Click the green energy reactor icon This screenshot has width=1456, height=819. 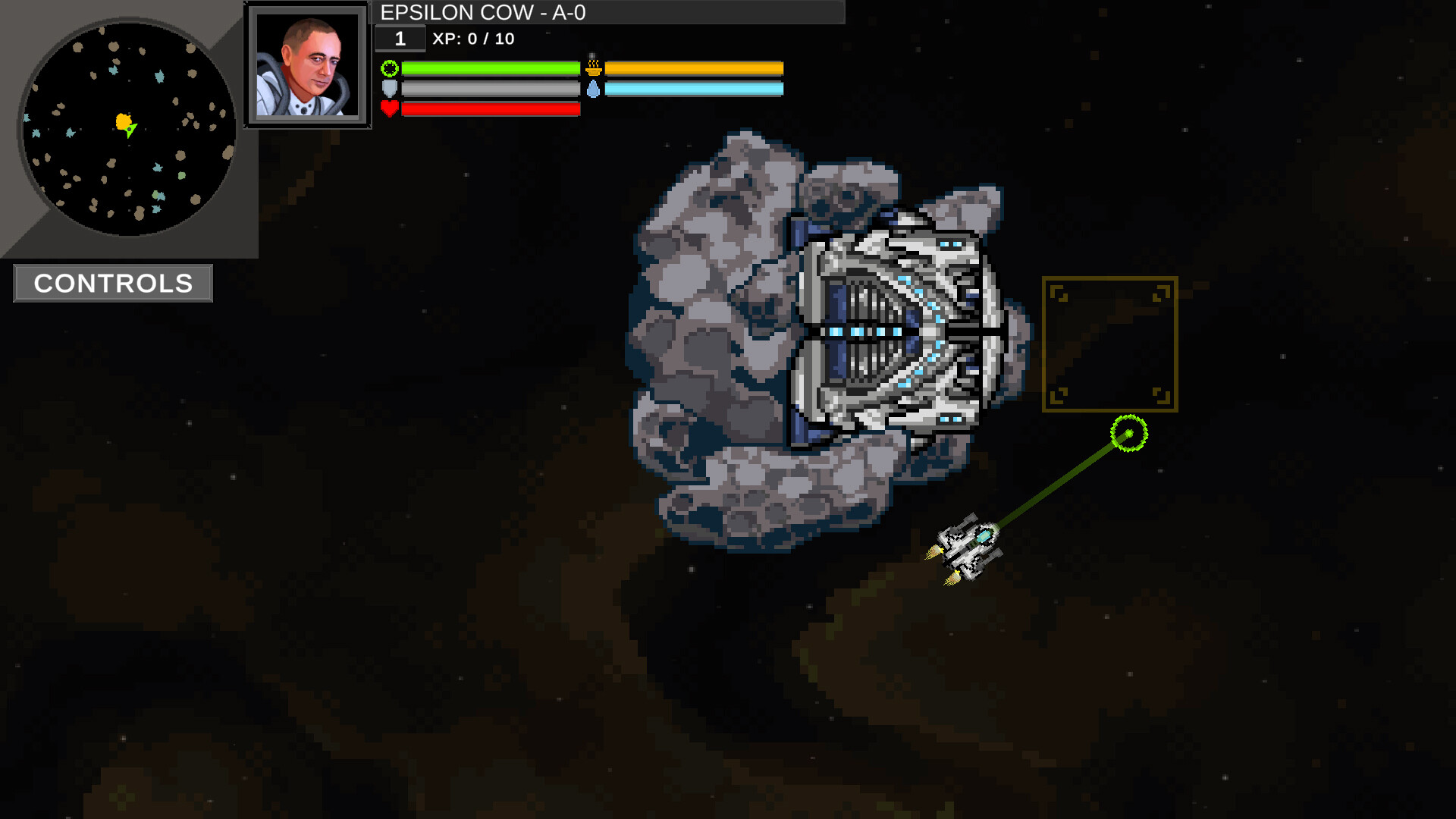click(389, 69)
